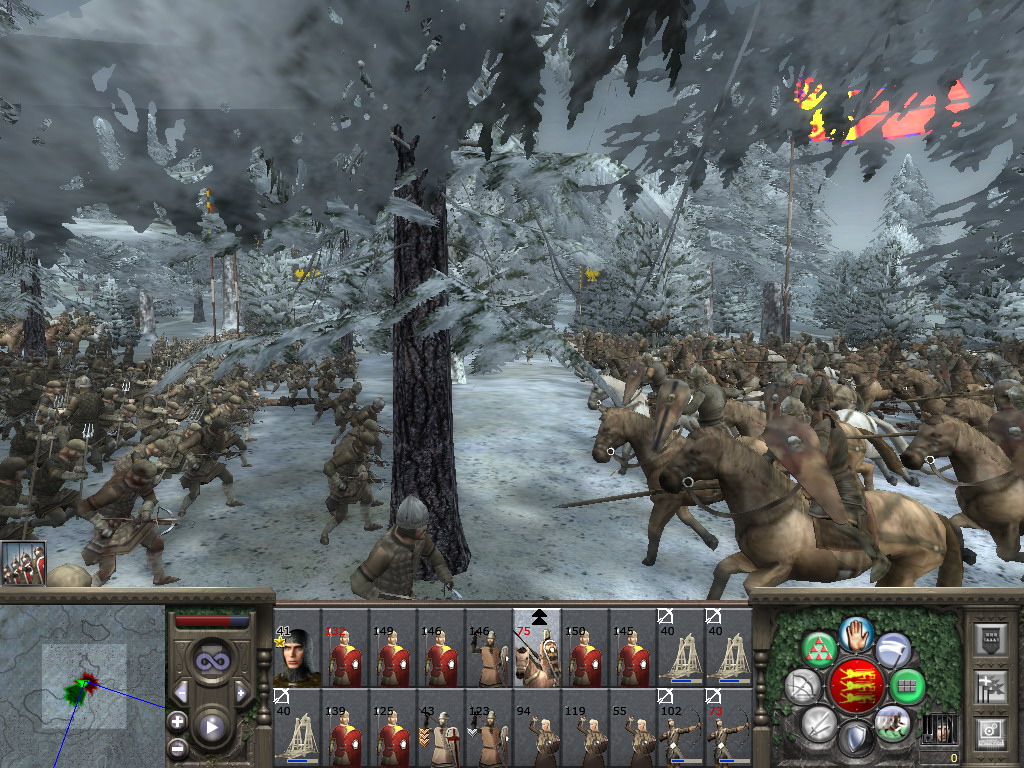Zoom in the minimap with plus button
1024x768 pixels.
[x=177, y=721]
